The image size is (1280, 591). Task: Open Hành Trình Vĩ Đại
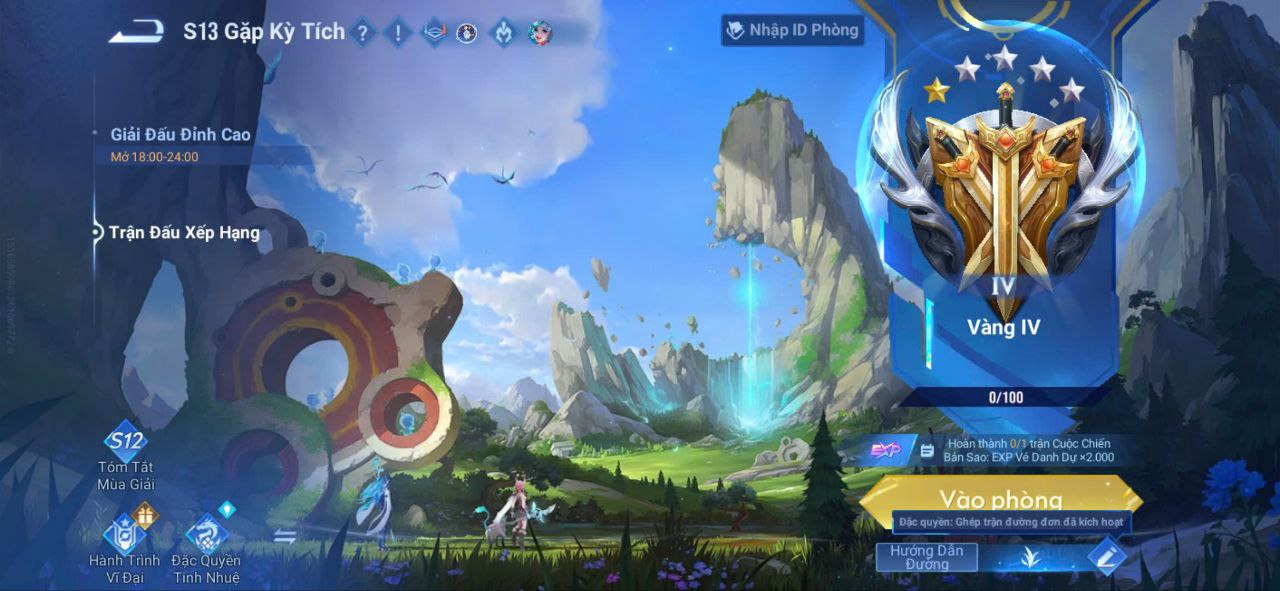coord(125,545)
